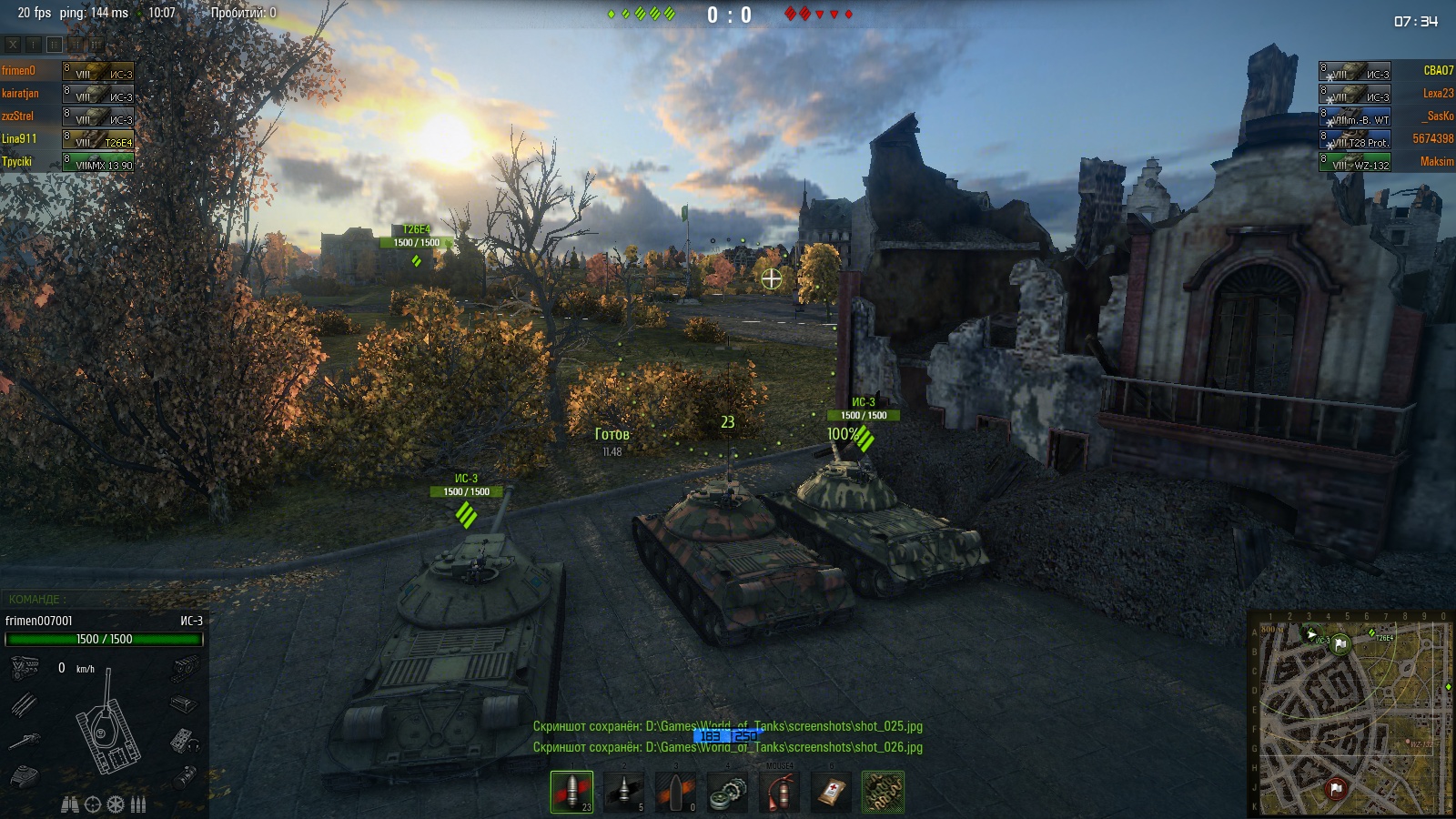Click the binoculars icon in damage panel
Screen dimensions: 1456x819
69,804
